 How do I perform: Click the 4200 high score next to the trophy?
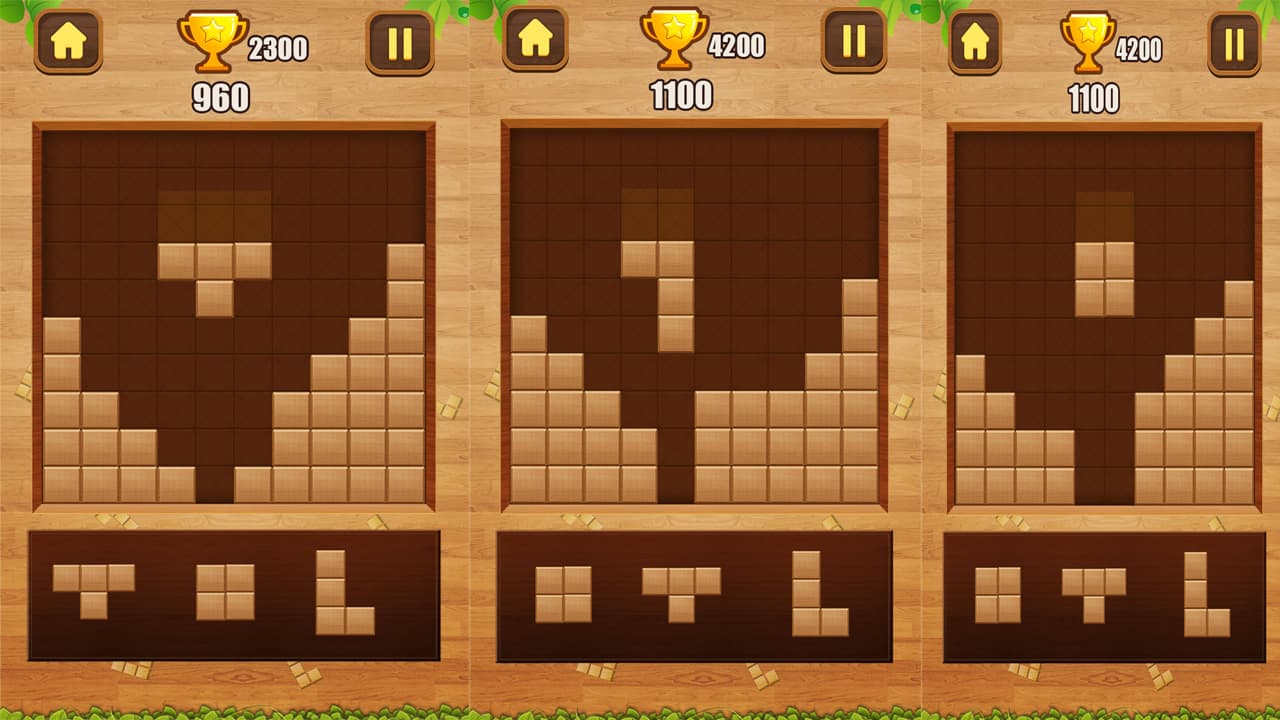[x=737, y=44]
